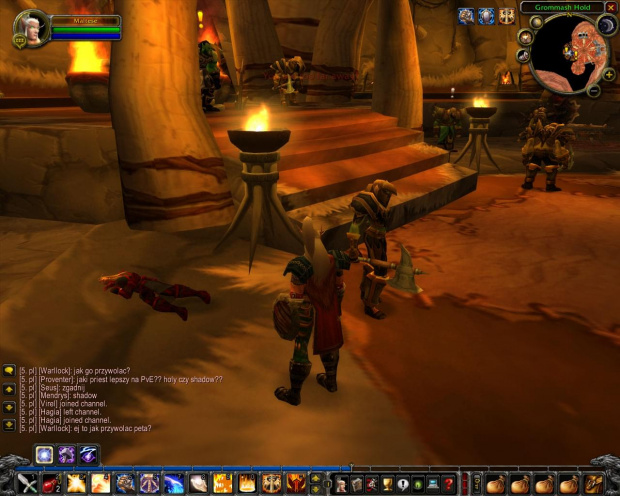The height and width of the screenshot is (496, 620).
Task: Open the achievements trophy button
Action: (x=387, y=484)
